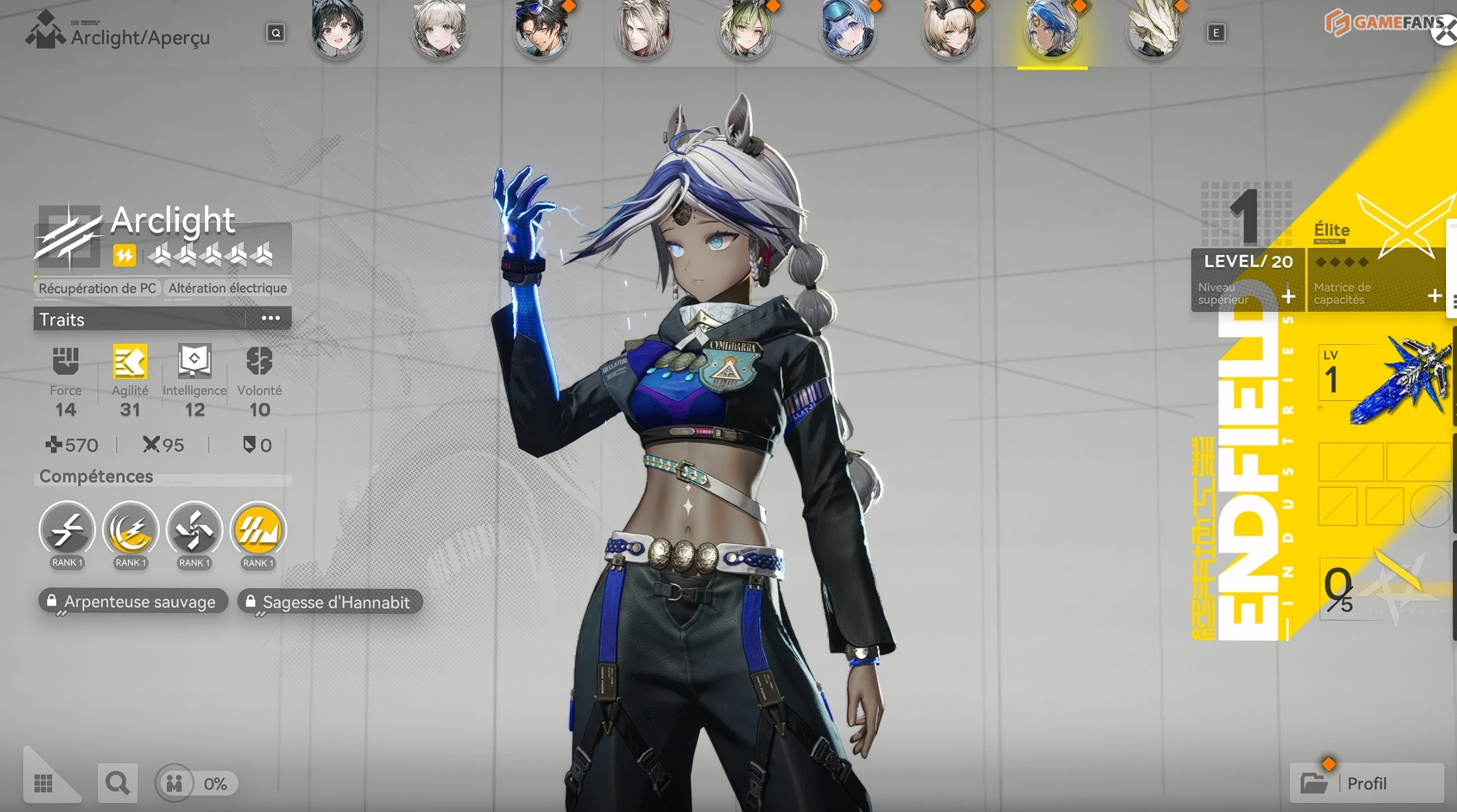Image resolution: width=1457 pixels, height=812 pixels.
Task: Select the Arclight portrait in the roster
Action: [1051, 30]
